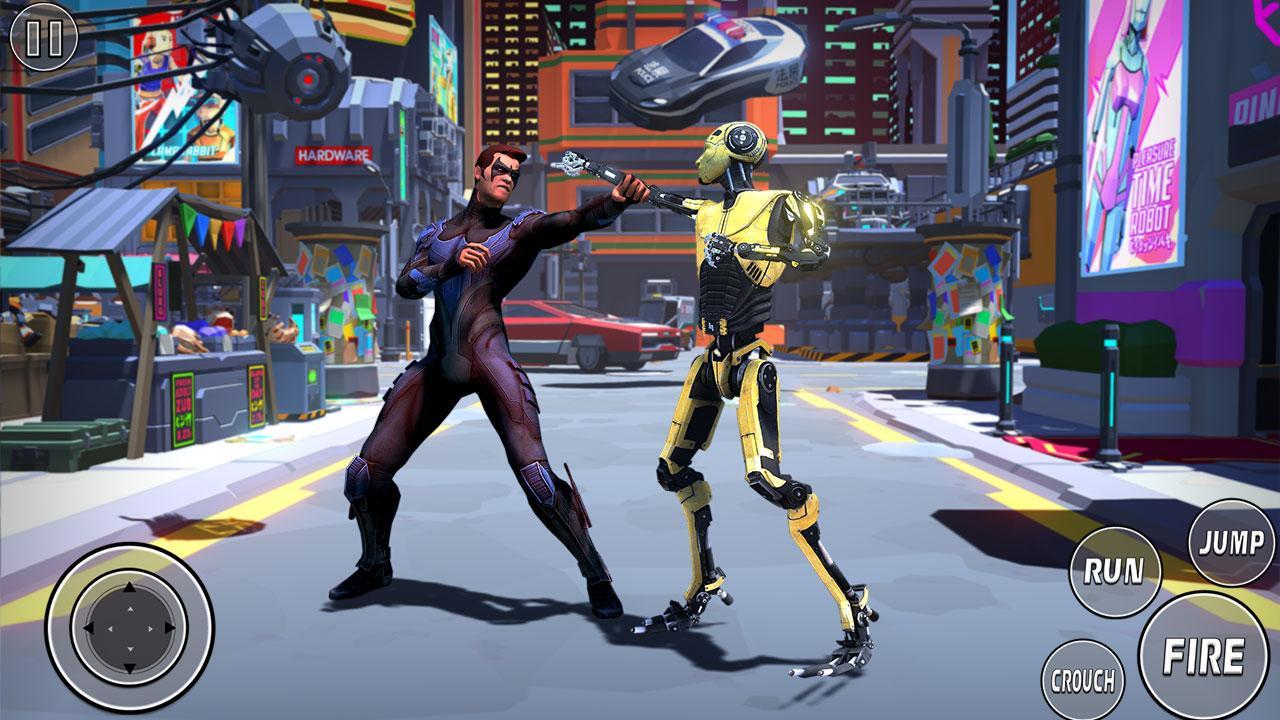Click the virtual movement joystick
Viewport: 1280px width, 720px height.
tap(129, 628)
